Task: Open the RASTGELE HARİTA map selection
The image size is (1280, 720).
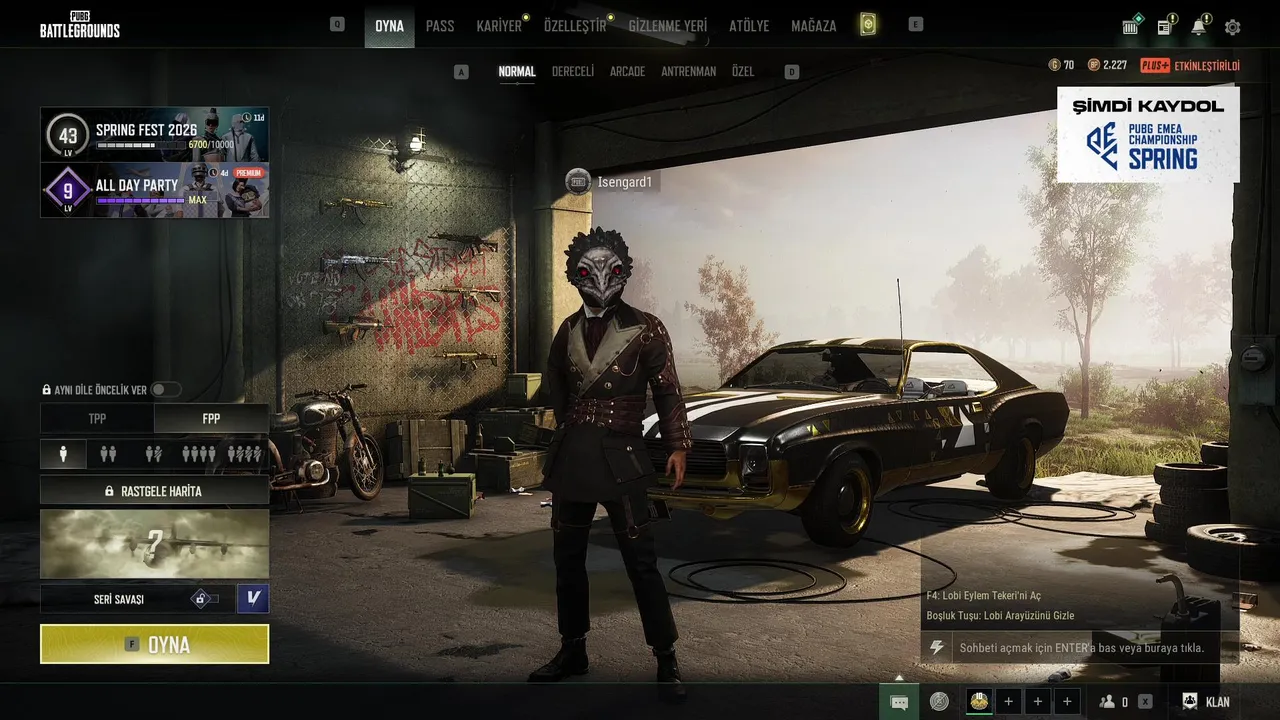Action: point(155,491)
